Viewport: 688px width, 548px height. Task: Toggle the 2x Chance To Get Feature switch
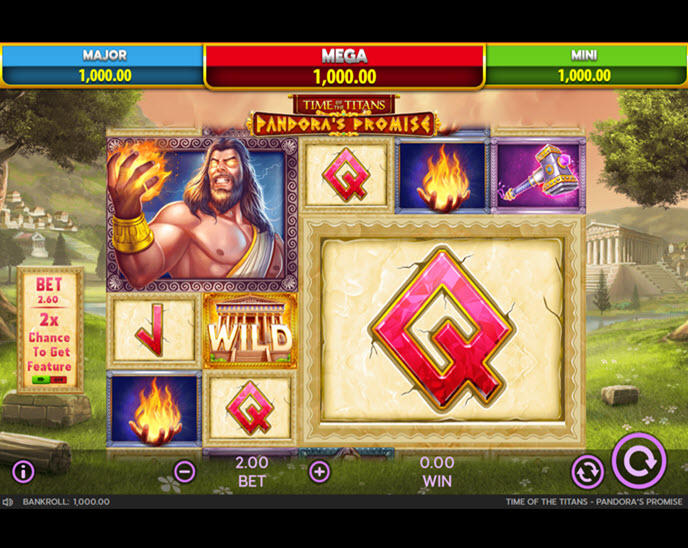pyautogui.click(x=49, y=380)
